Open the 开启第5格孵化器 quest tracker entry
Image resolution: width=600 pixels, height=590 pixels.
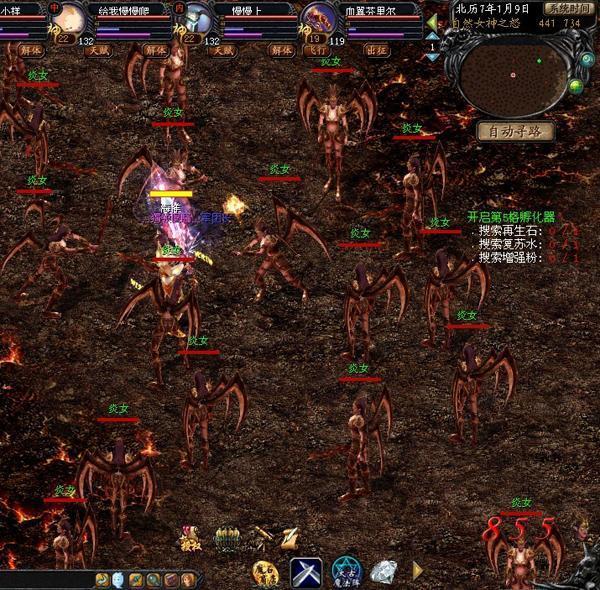(x=510, y=217)
